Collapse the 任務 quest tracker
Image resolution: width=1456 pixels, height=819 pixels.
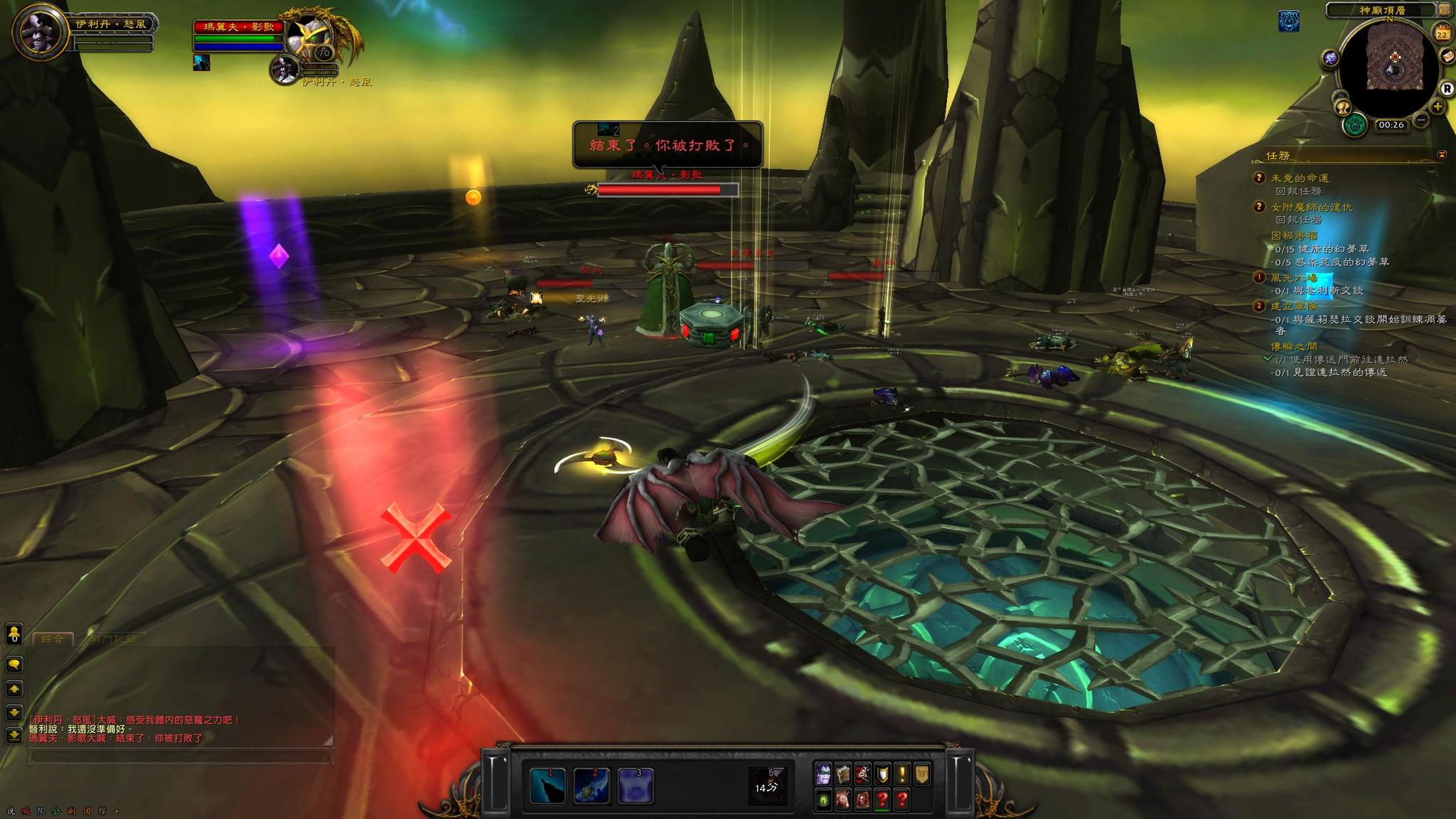click(1442, 154)
